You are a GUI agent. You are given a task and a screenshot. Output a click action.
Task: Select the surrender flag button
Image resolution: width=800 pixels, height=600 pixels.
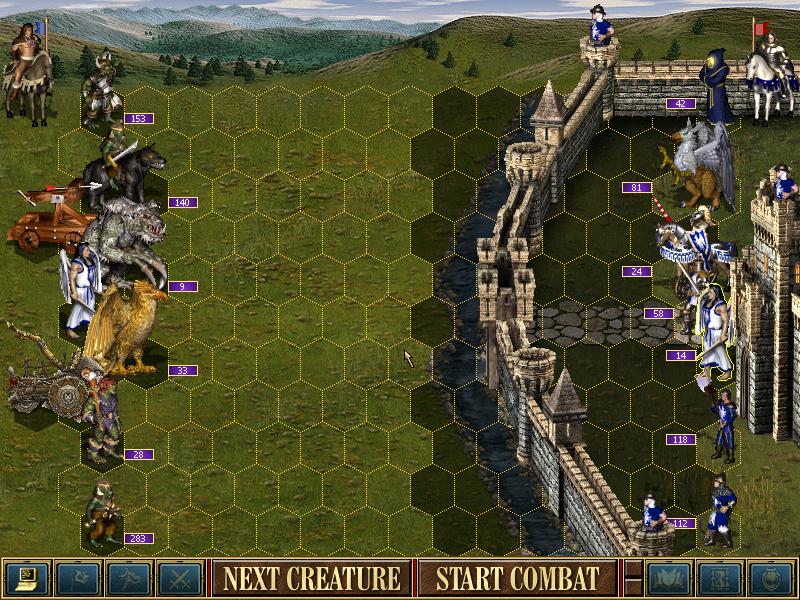77,578
